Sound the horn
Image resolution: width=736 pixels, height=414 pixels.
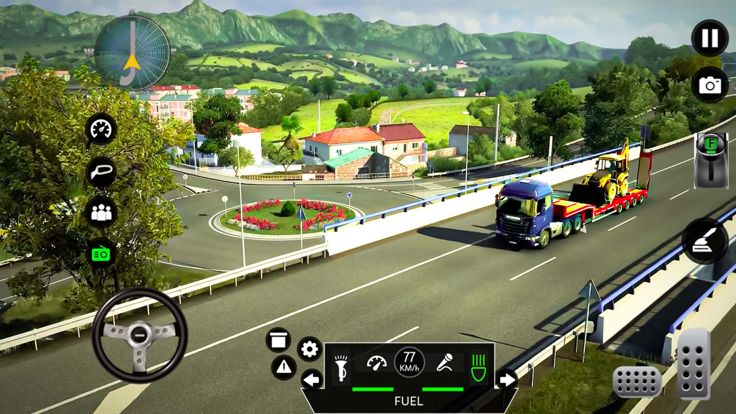340,362
